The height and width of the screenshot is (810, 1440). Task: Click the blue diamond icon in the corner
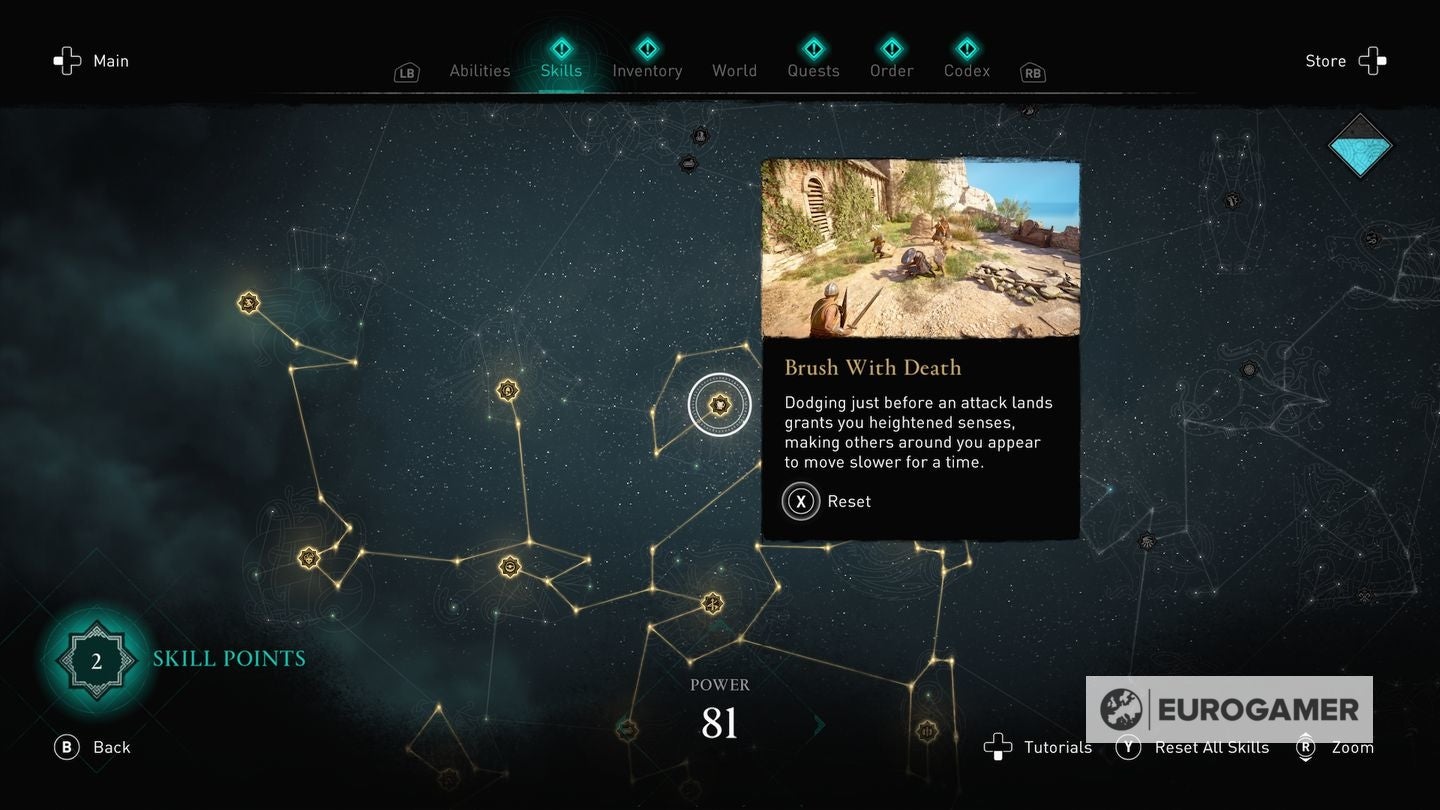pyautogui.click(x=1359, y=146)
